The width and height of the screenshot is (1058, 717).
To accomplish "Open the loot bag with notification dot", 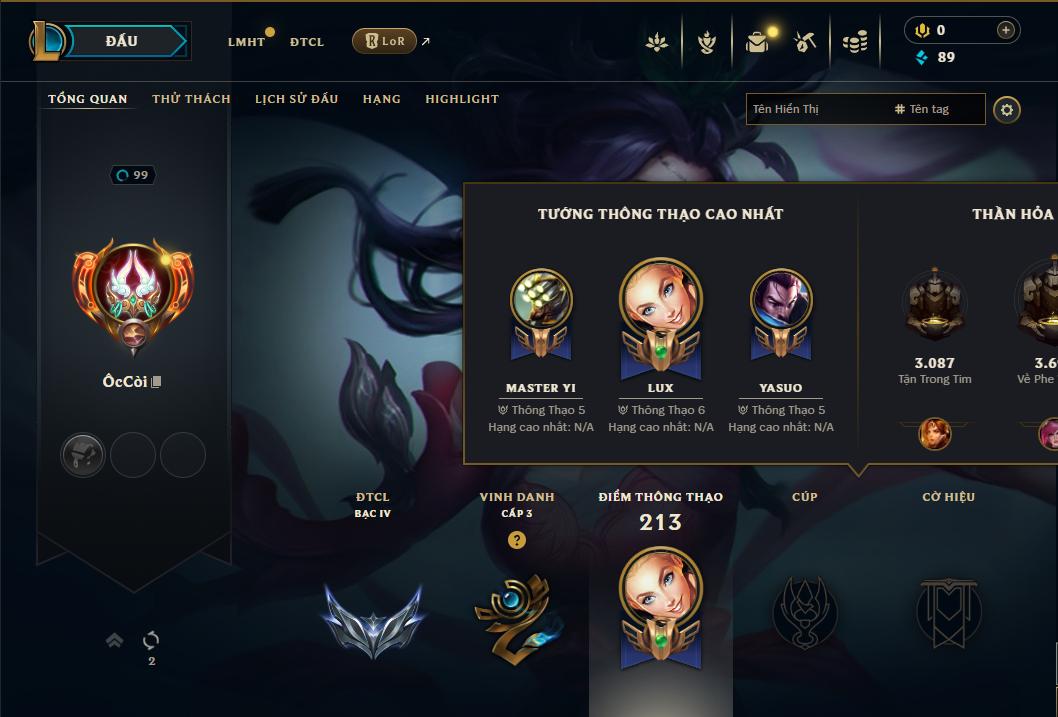I will pos(759,41).
